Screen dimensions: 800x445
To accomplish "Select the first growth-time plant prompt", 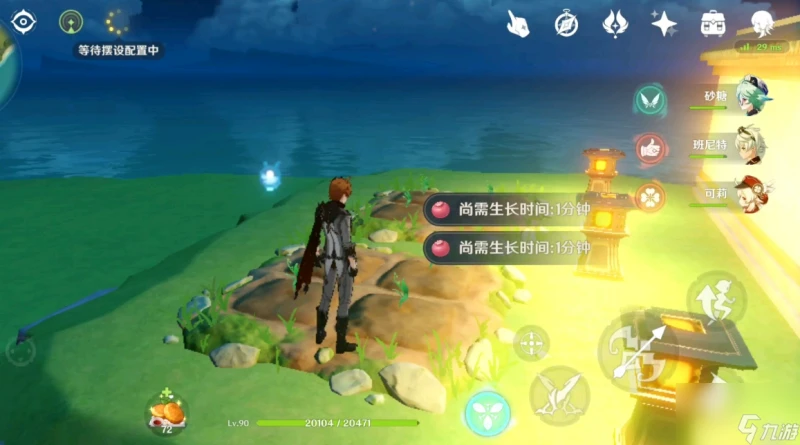I will click(508, 210).
